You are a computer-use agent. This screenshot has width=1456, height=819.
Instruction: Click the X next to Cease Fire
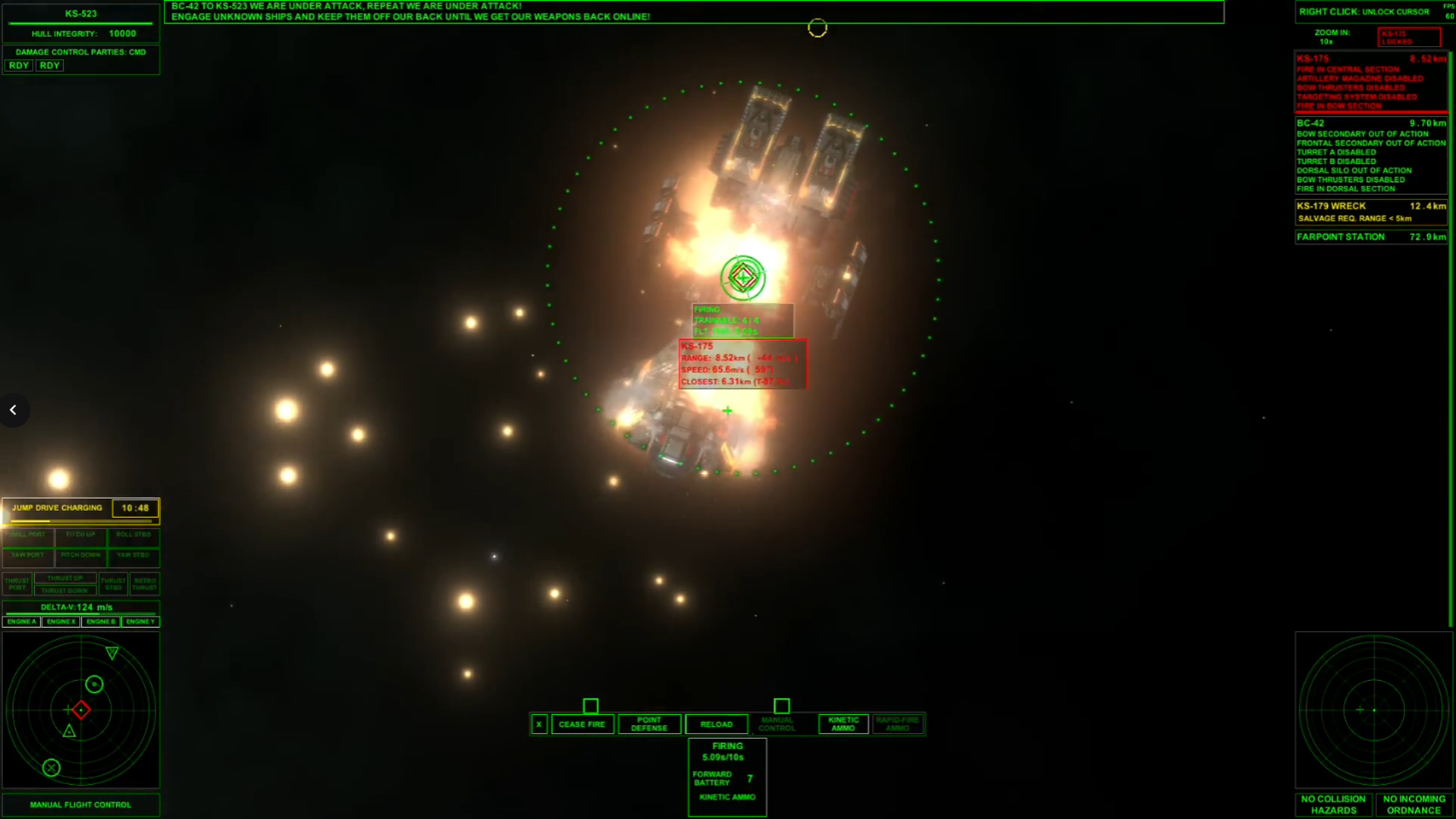coord(539,724)
